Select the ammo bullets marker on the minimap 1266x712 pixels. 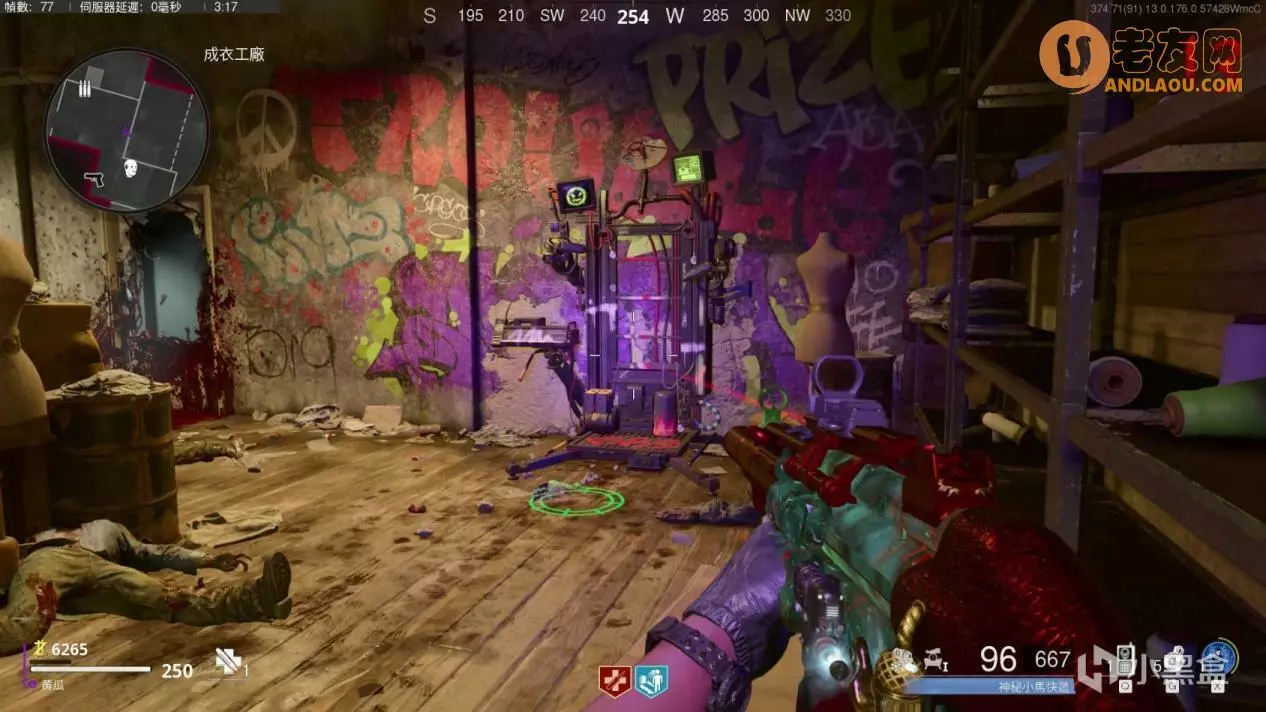[84, 90]
